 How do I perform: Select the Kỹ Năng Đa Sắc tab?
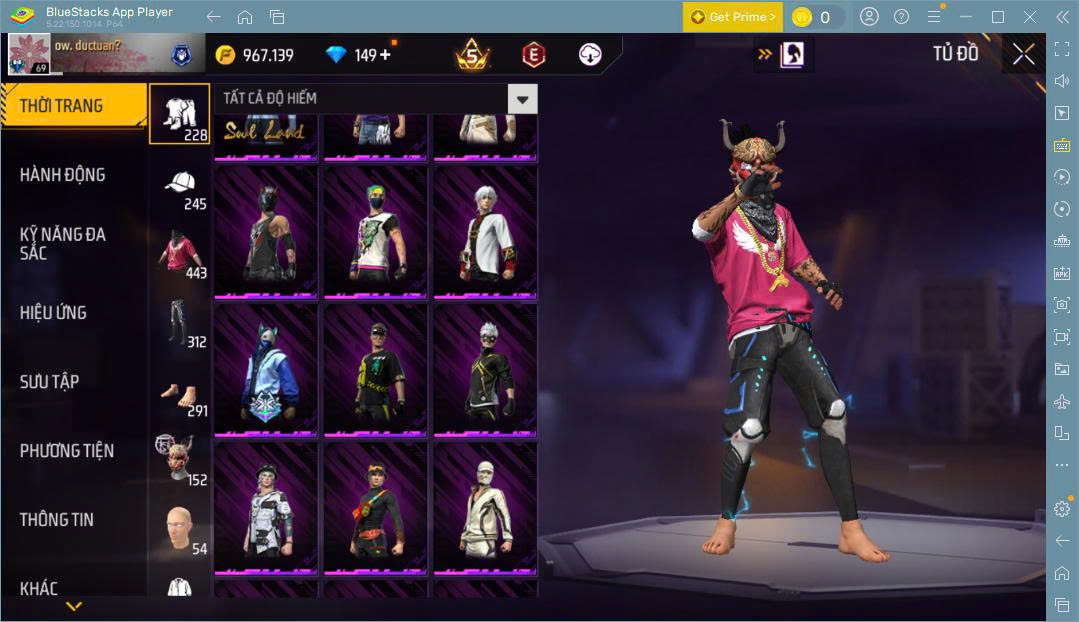[x=63, y=243]
